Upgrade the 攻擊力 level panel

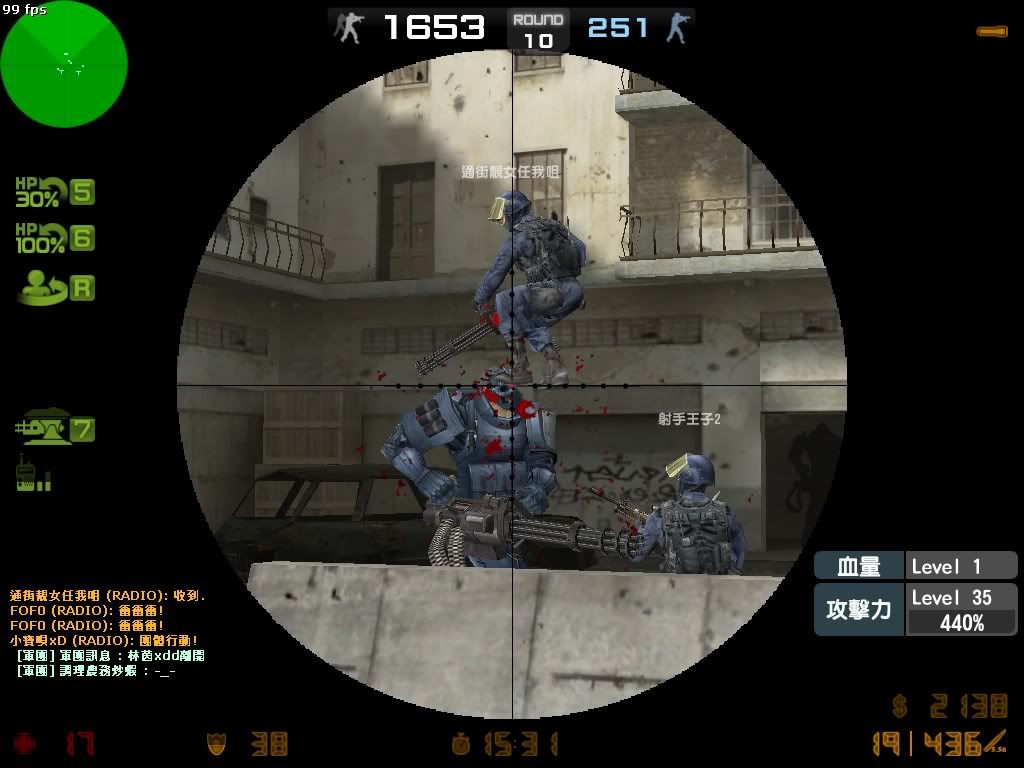point(915,609)
